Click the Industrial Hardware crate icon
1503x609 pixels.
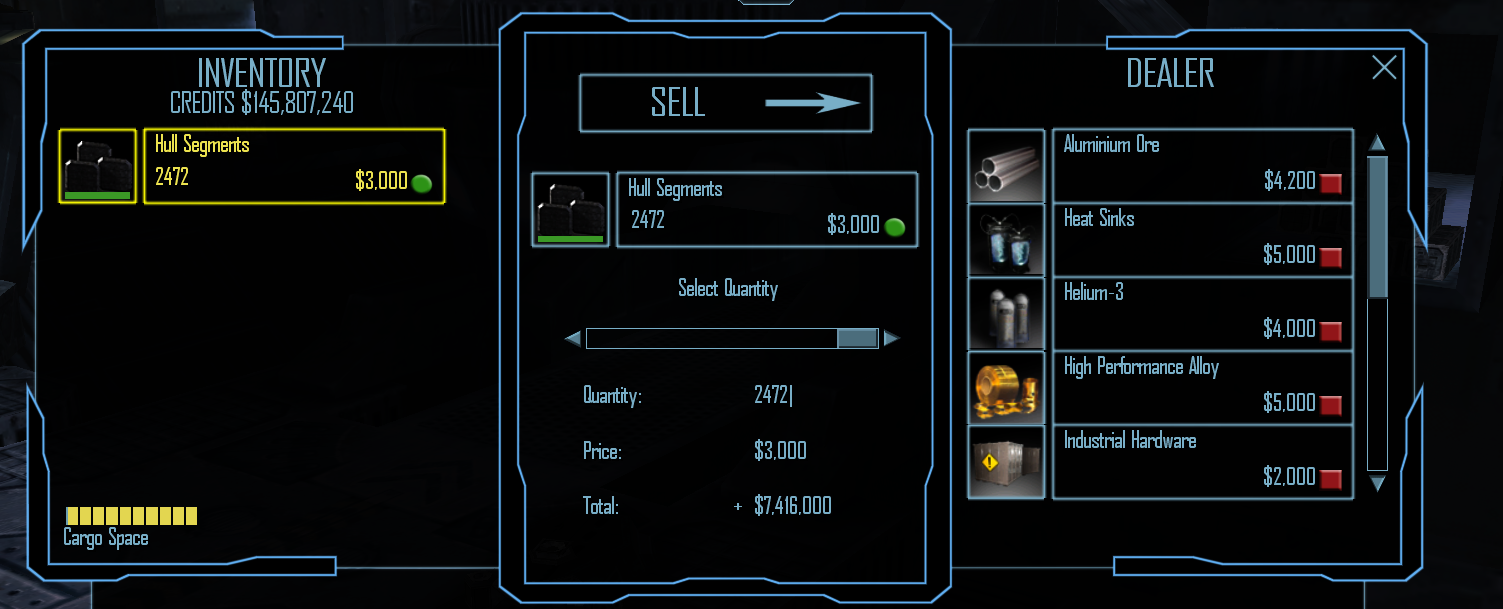pos(1006,462)
